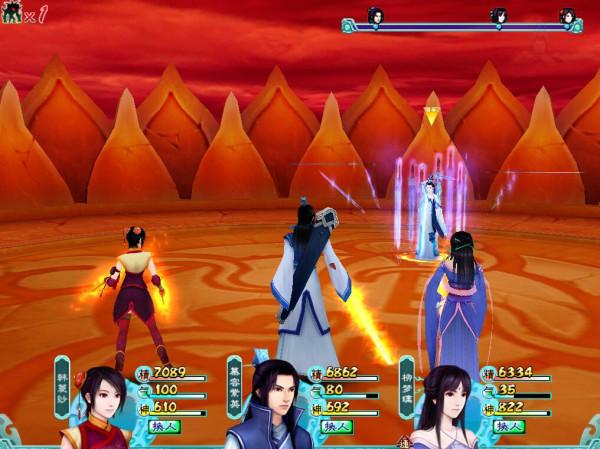Choose the 换人 button for 柳梦璃

[x=510, y=426]
